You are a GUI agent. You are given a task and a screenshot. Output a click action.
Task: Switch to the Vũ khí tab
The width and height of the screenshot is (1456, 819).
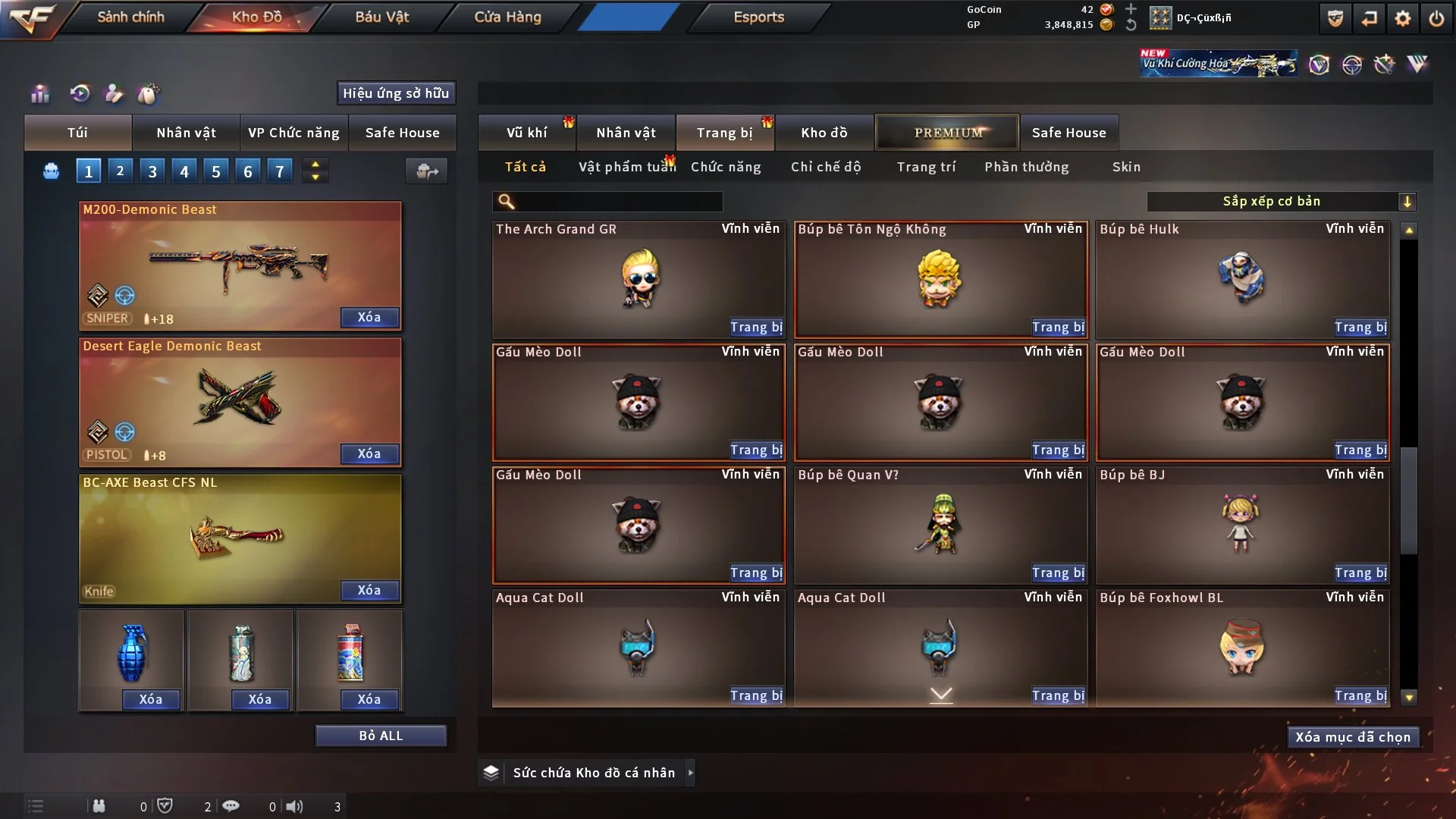pyautogui.click(x=526, y=133)
